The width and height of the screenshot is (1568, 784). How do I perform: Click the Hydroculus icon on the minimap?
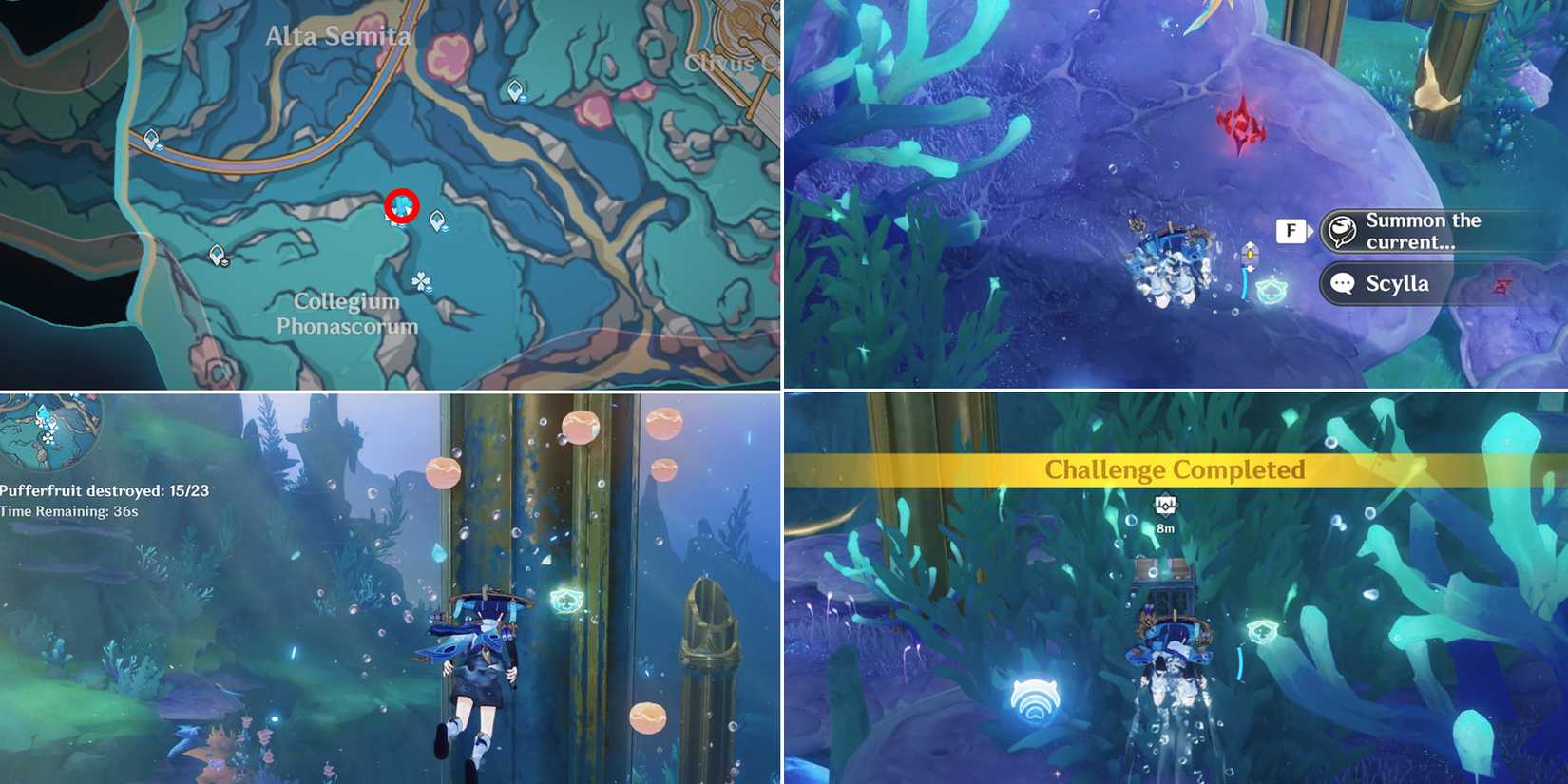click(x=40, y=413)
